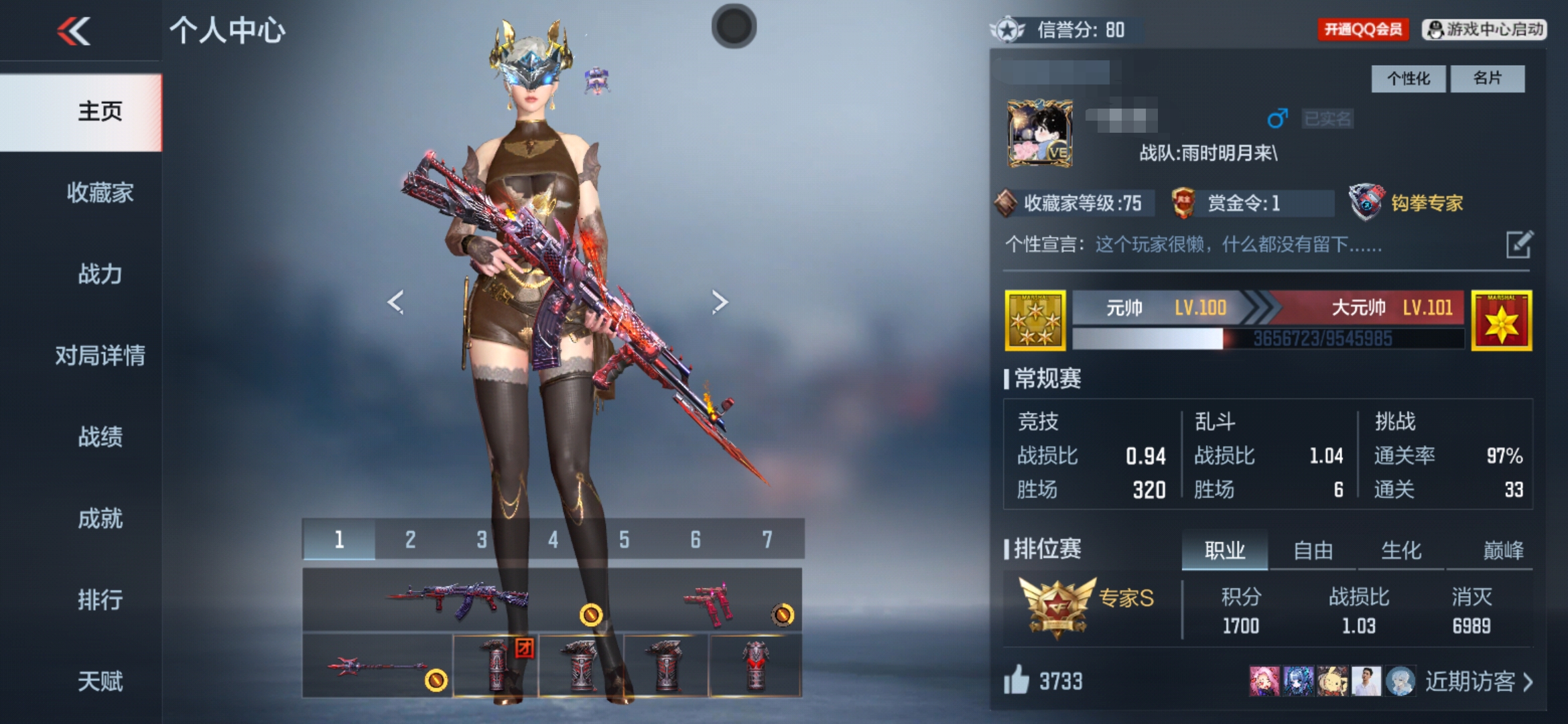Show the 排行 rankings page
Screen dimensions: 1568x724
tap(100, 599)
